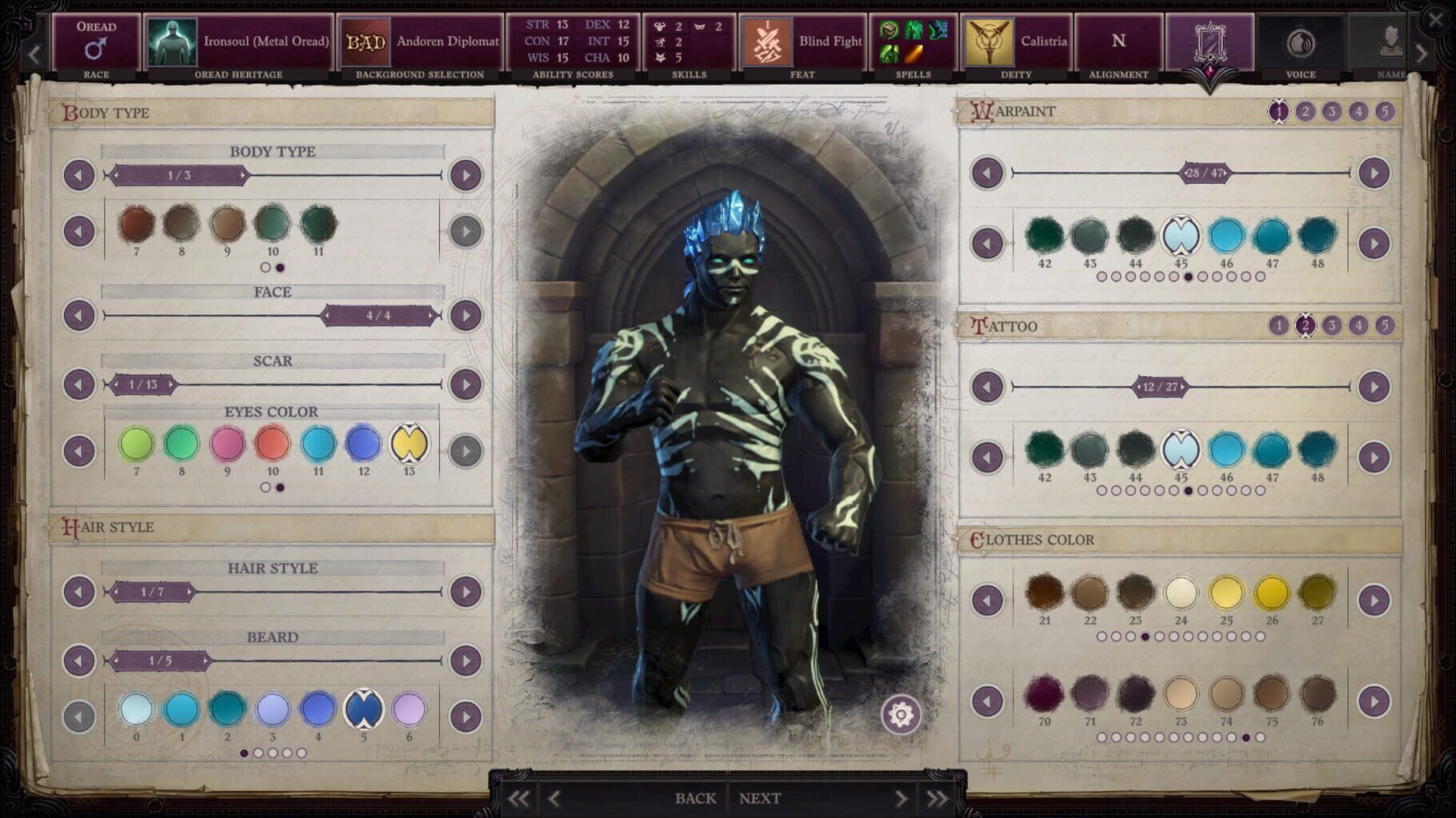This screenshot has height=818, width=1456.
Task: Click the double-arrow rewind at the bottom bar
Action: pyautogui.click(x=517, y=797)
